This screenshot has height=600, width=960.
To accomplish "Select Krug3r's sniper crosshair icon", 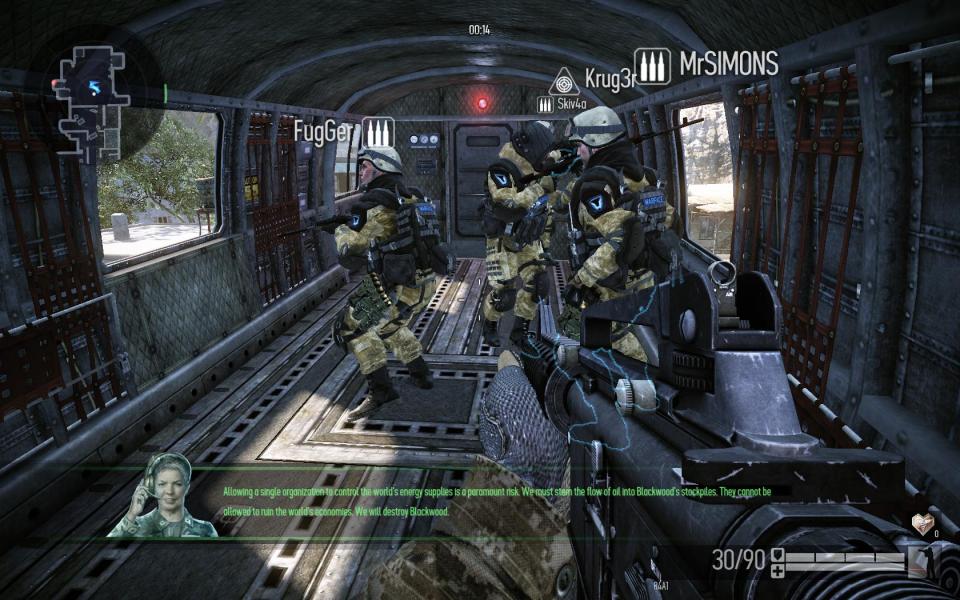I will pyautogui.click(x=564, y=80).
